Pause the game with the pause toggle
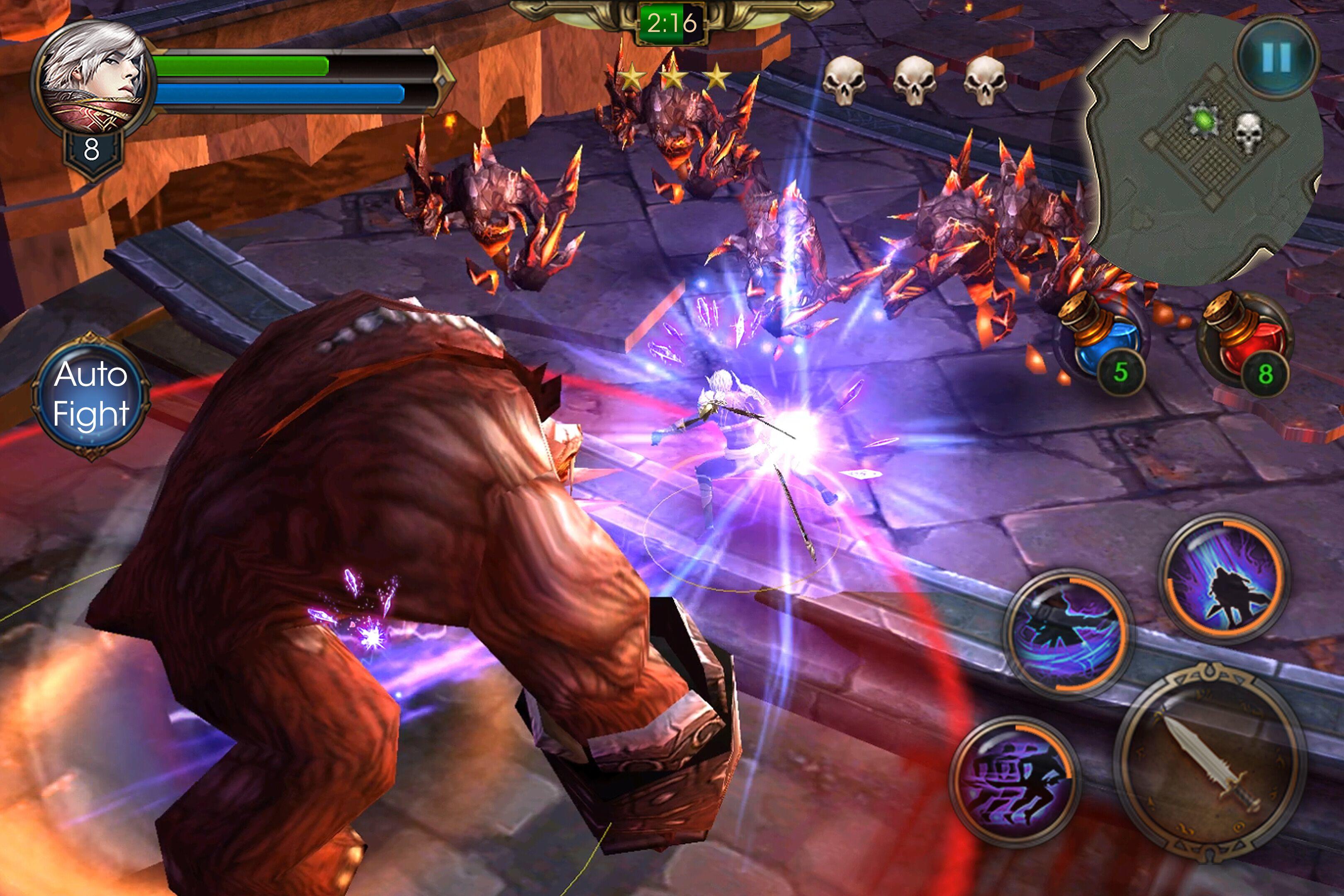This screenshot has width=1344, height=896. point(1275,56)
